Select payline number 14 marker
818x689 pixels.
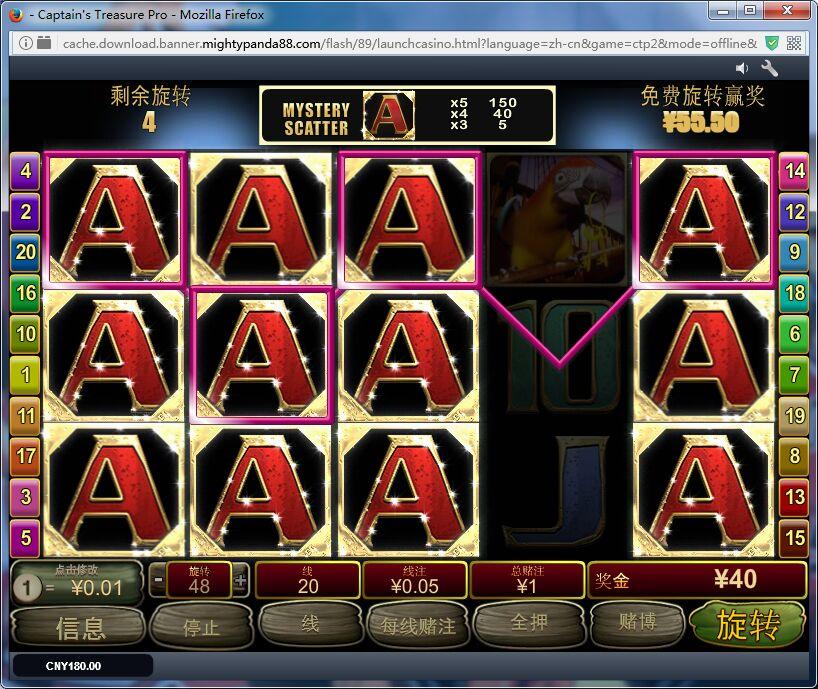(794, 171)
